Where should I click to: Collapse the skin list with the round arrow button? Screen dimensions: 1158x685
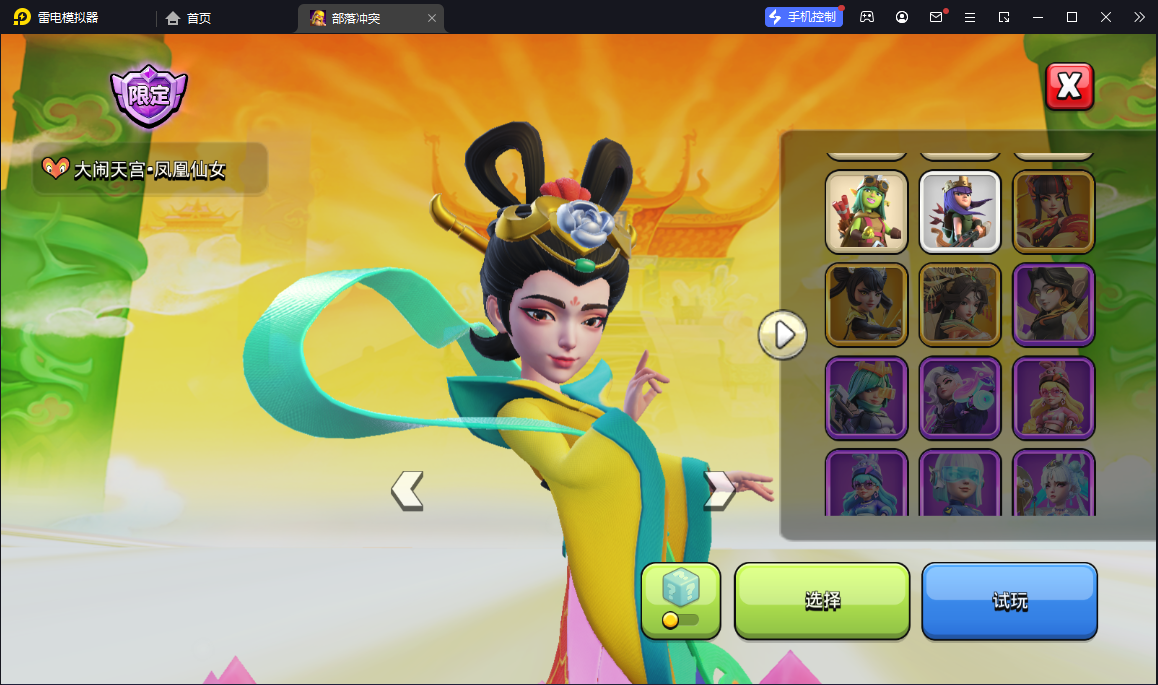(783, 335)
